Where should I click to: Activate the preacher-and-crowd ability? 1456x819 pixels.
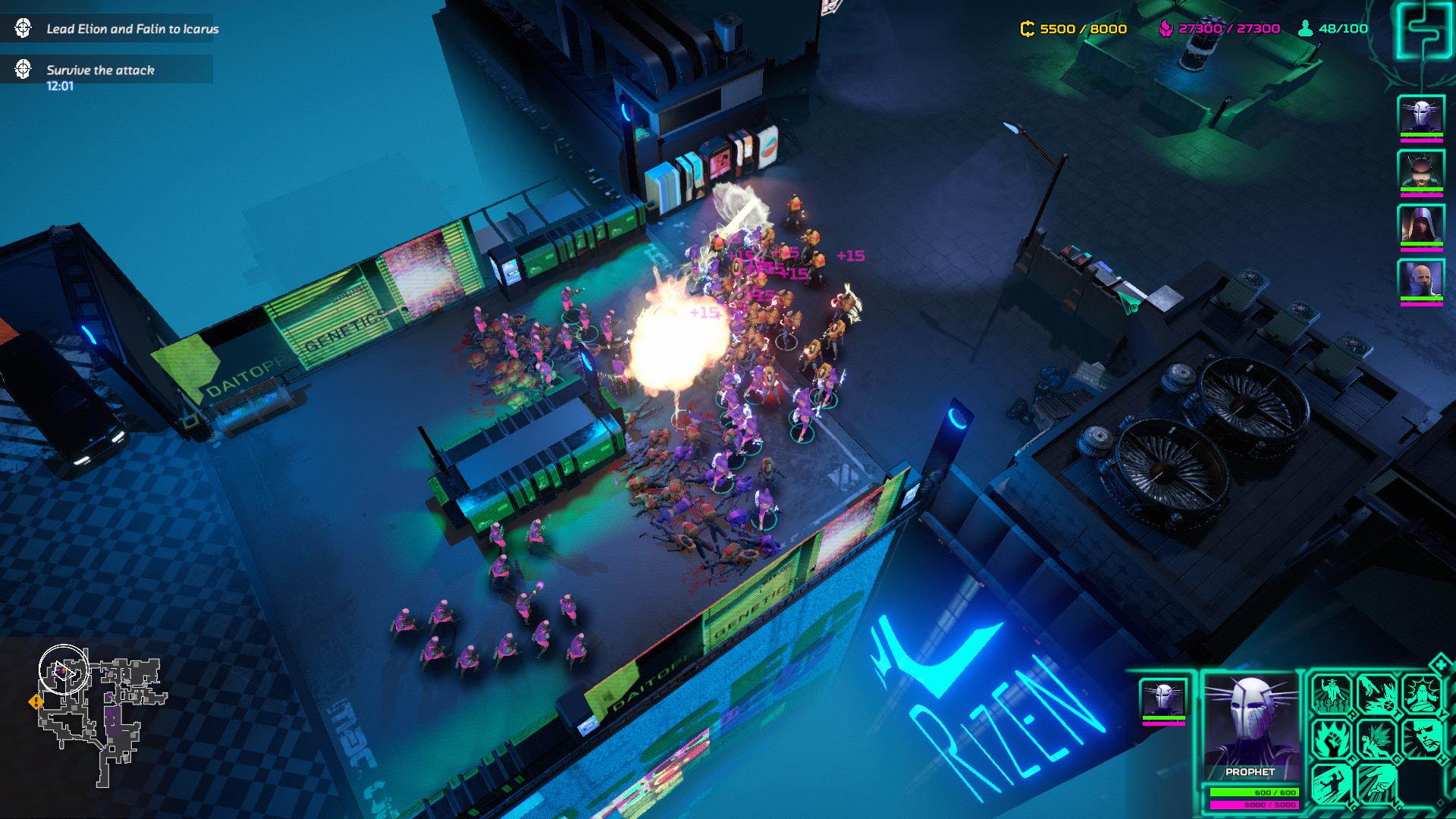pos(1332,693)
